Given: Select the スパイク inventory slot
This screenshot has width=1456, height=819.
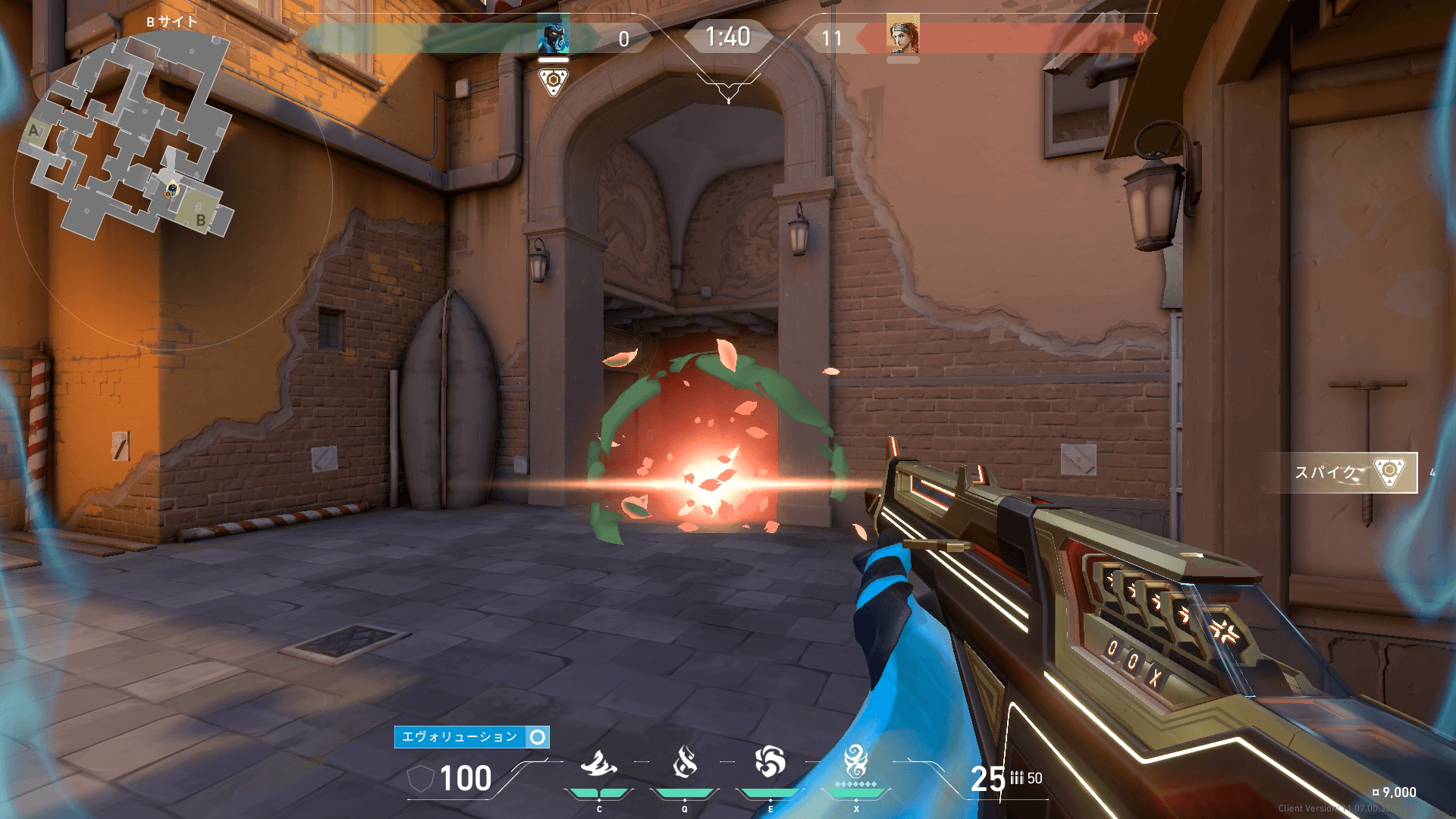Looking at the screenshot, I should tap(1341, 472).
